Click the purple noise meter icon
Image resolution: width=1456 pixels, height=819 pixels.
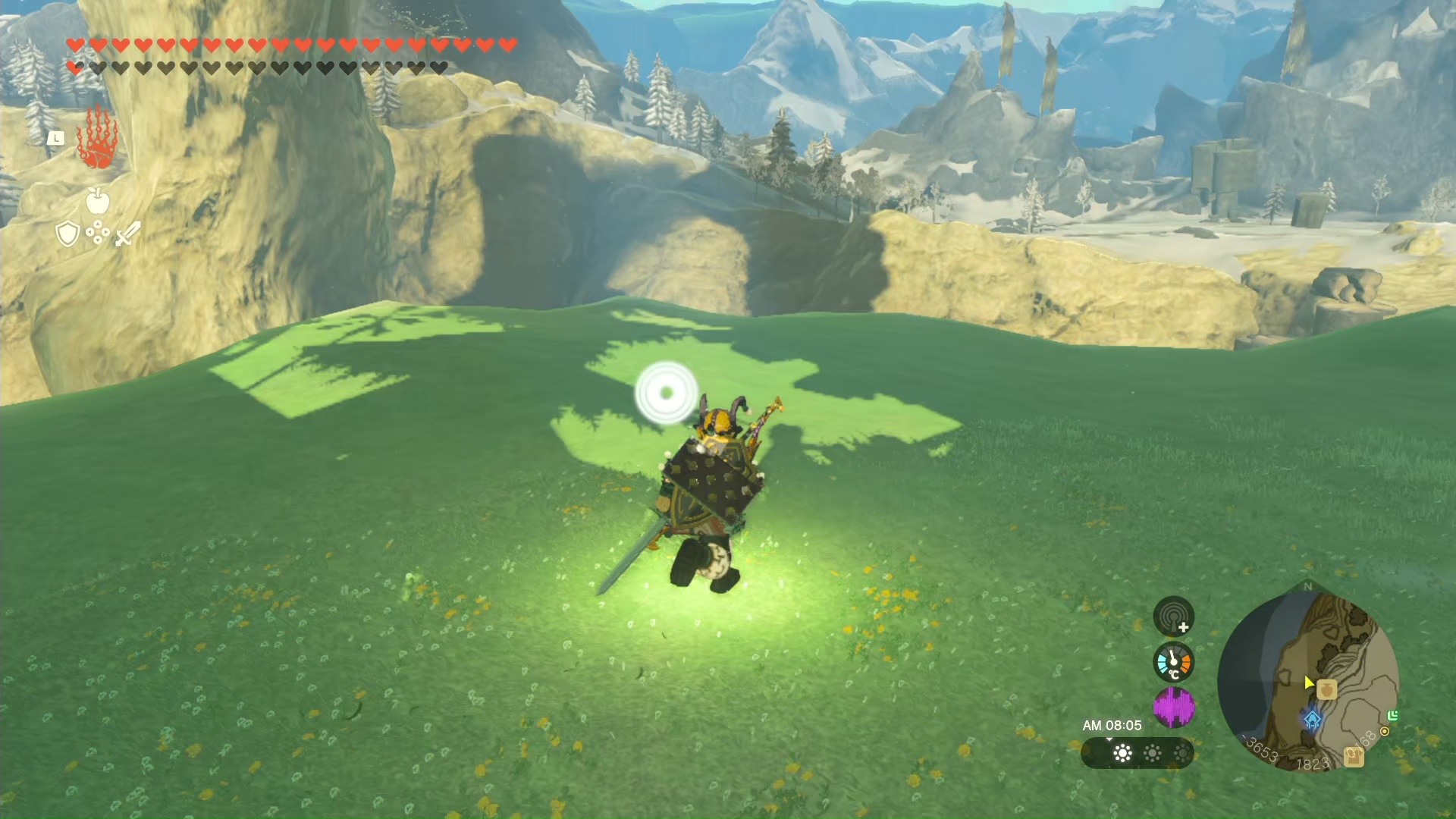coord(1173,708)
